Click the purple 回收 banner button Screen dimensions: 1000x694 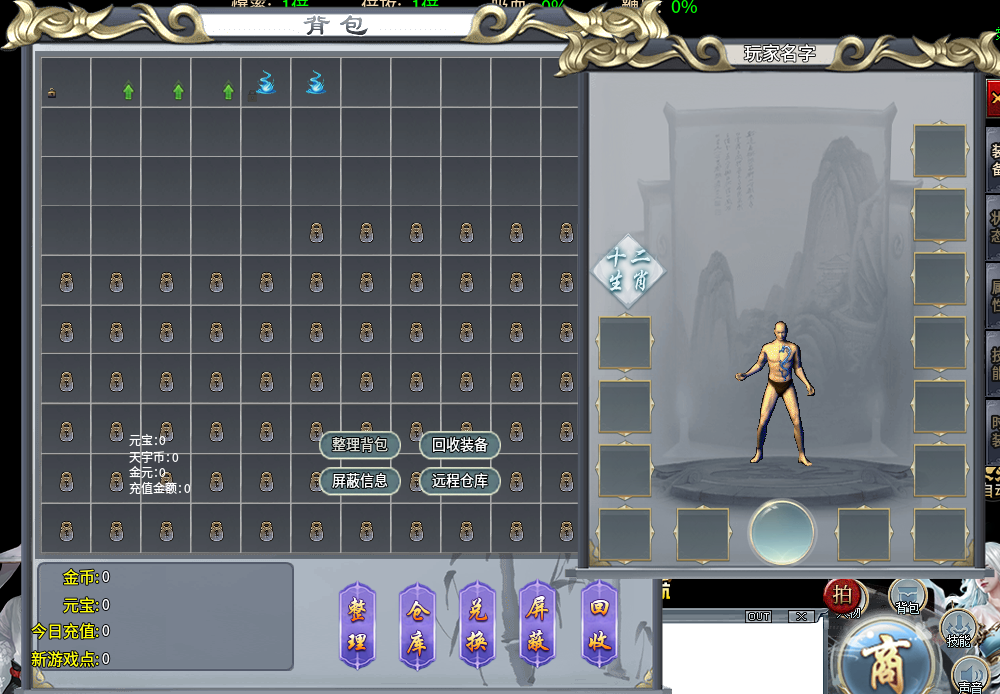(599, 625)
